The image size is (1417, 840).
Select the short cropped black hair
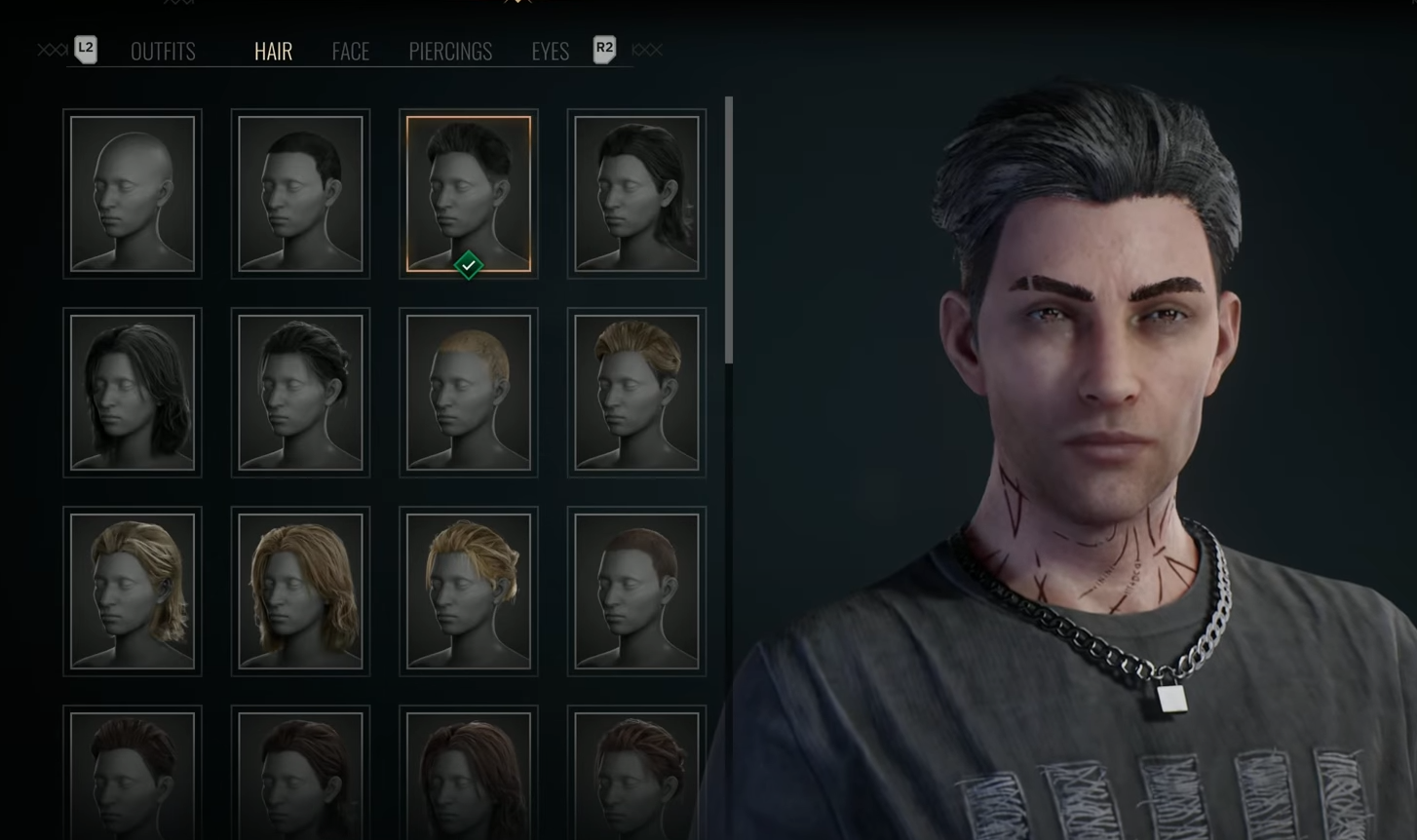pyautogui.click(x=300, y=194)
